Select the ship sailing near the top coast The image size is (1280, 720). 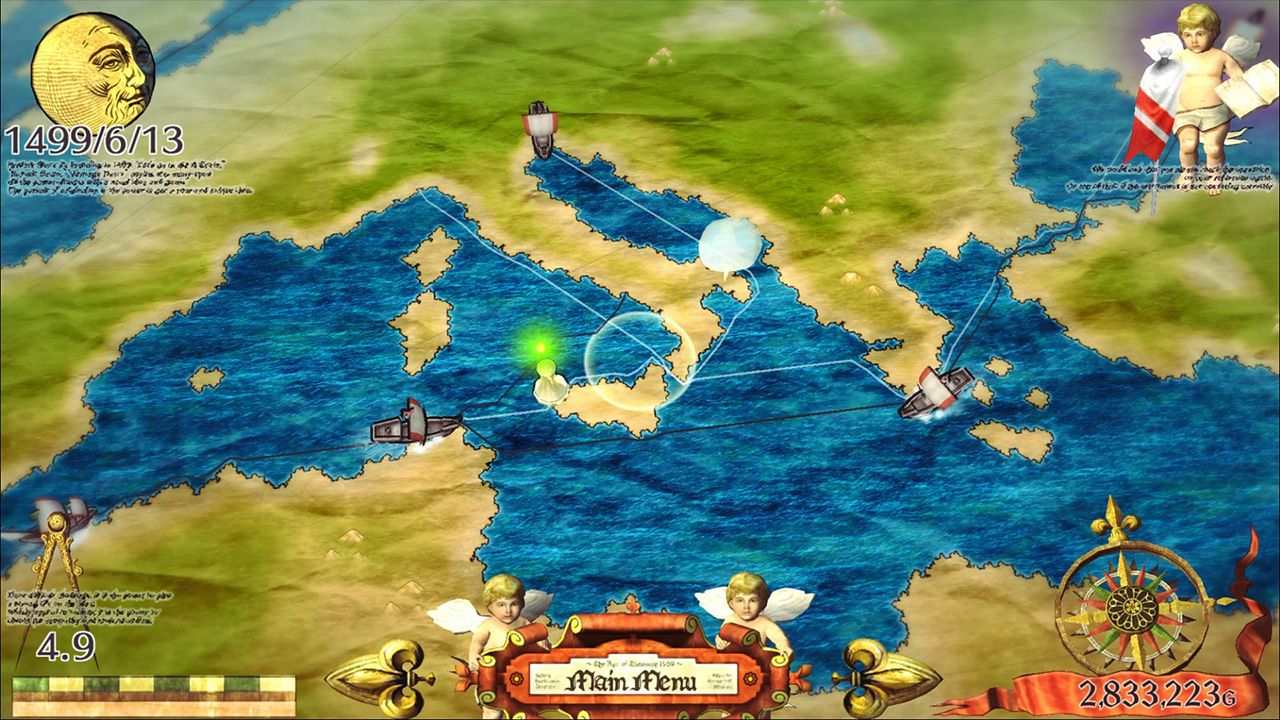(x=538, y=125)
